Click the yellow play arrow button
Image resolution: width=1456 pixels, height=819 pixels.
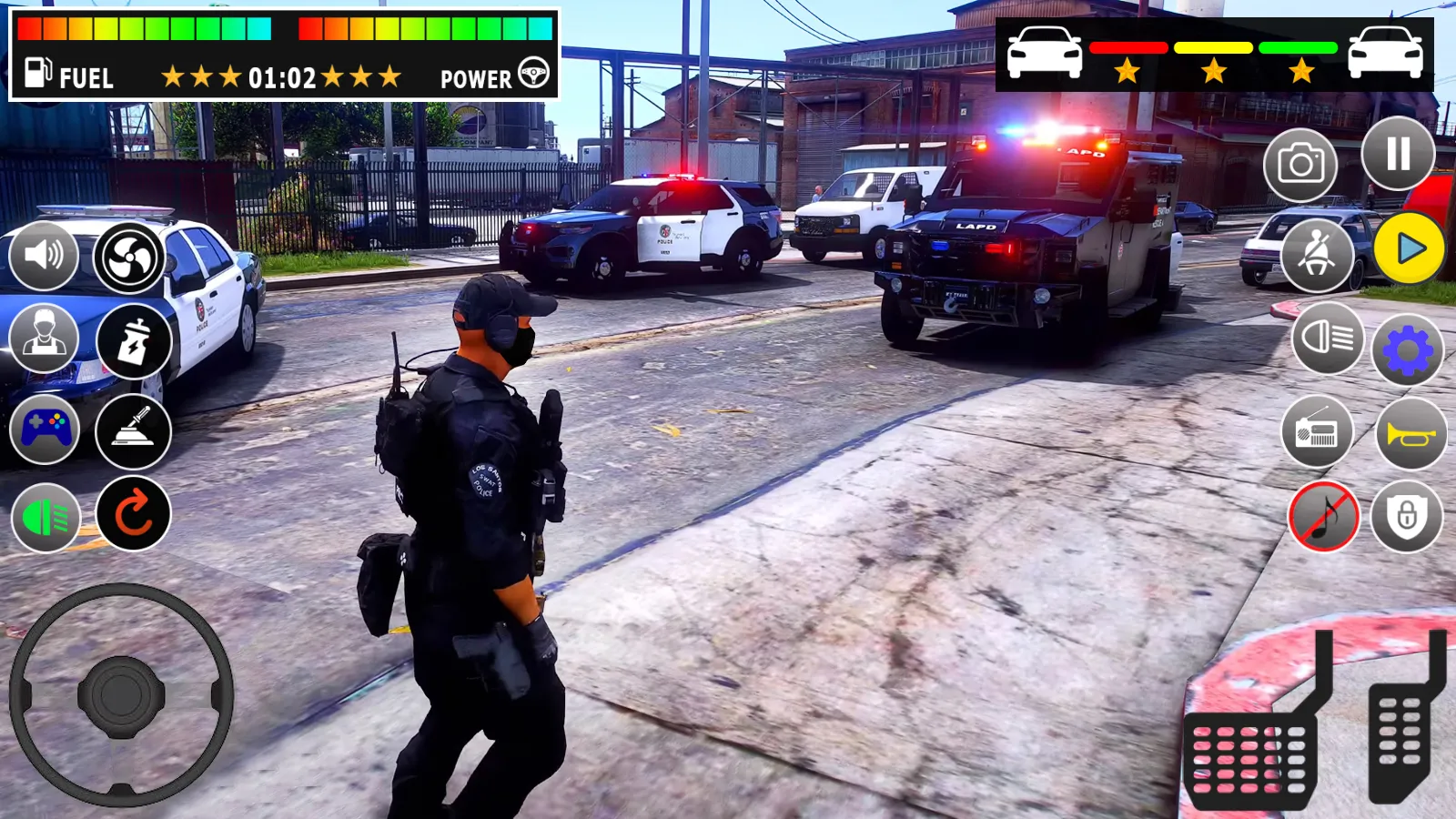pos(1410,248)
